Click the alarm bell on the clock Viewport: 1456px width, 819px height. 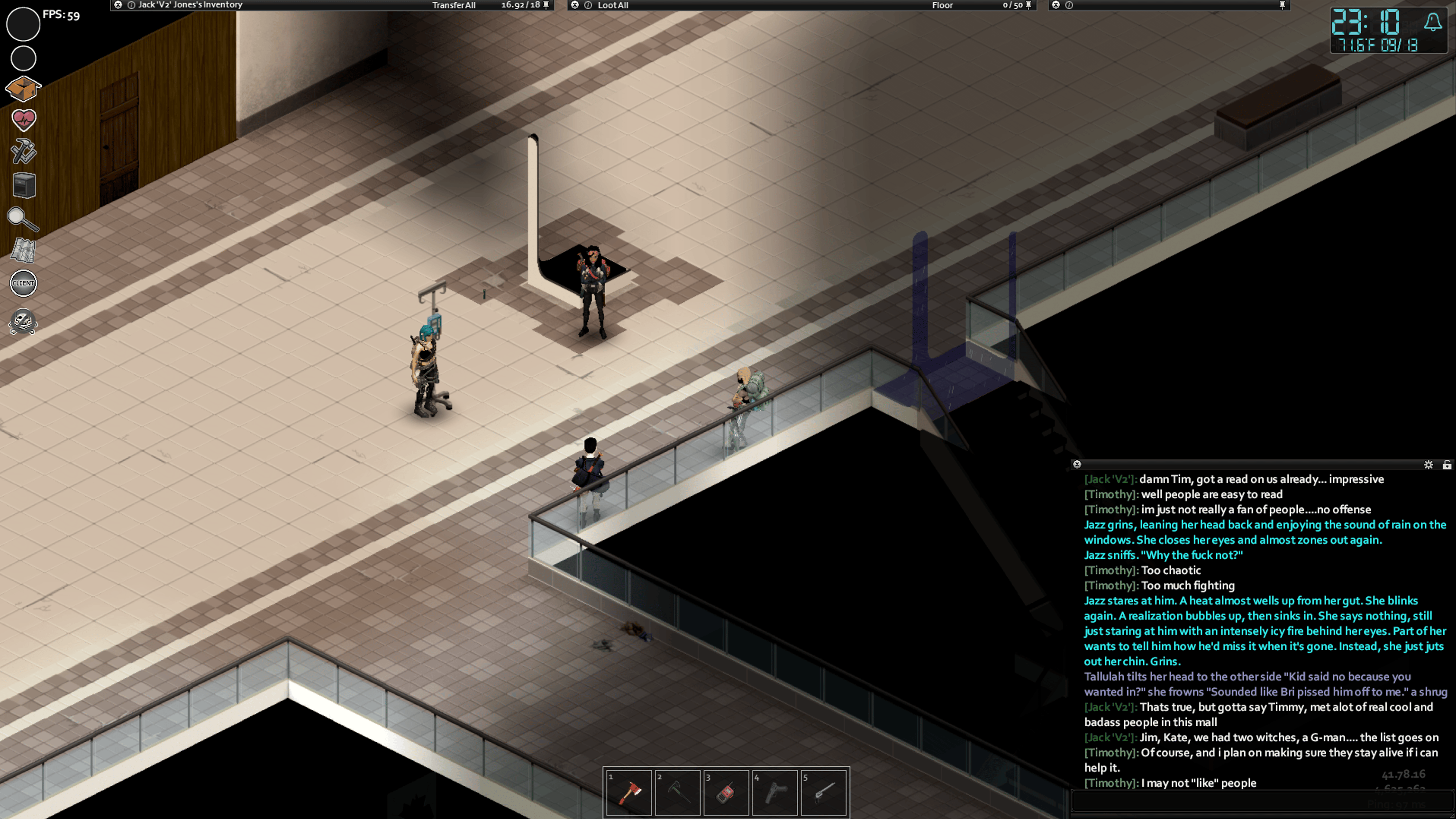click(x=1432, y=23)
